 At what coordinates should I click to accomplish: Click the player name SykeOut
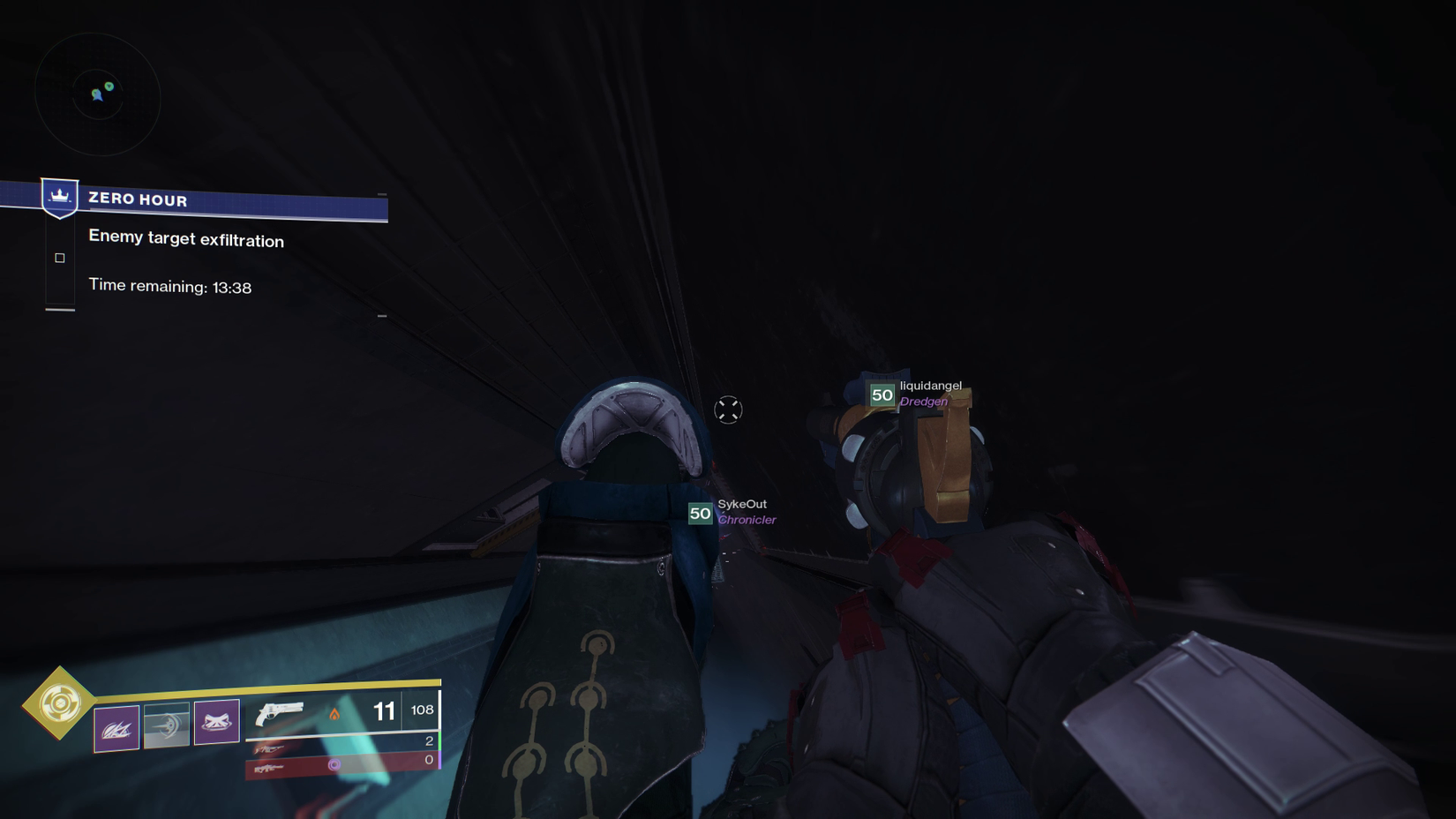pos(742,504)
